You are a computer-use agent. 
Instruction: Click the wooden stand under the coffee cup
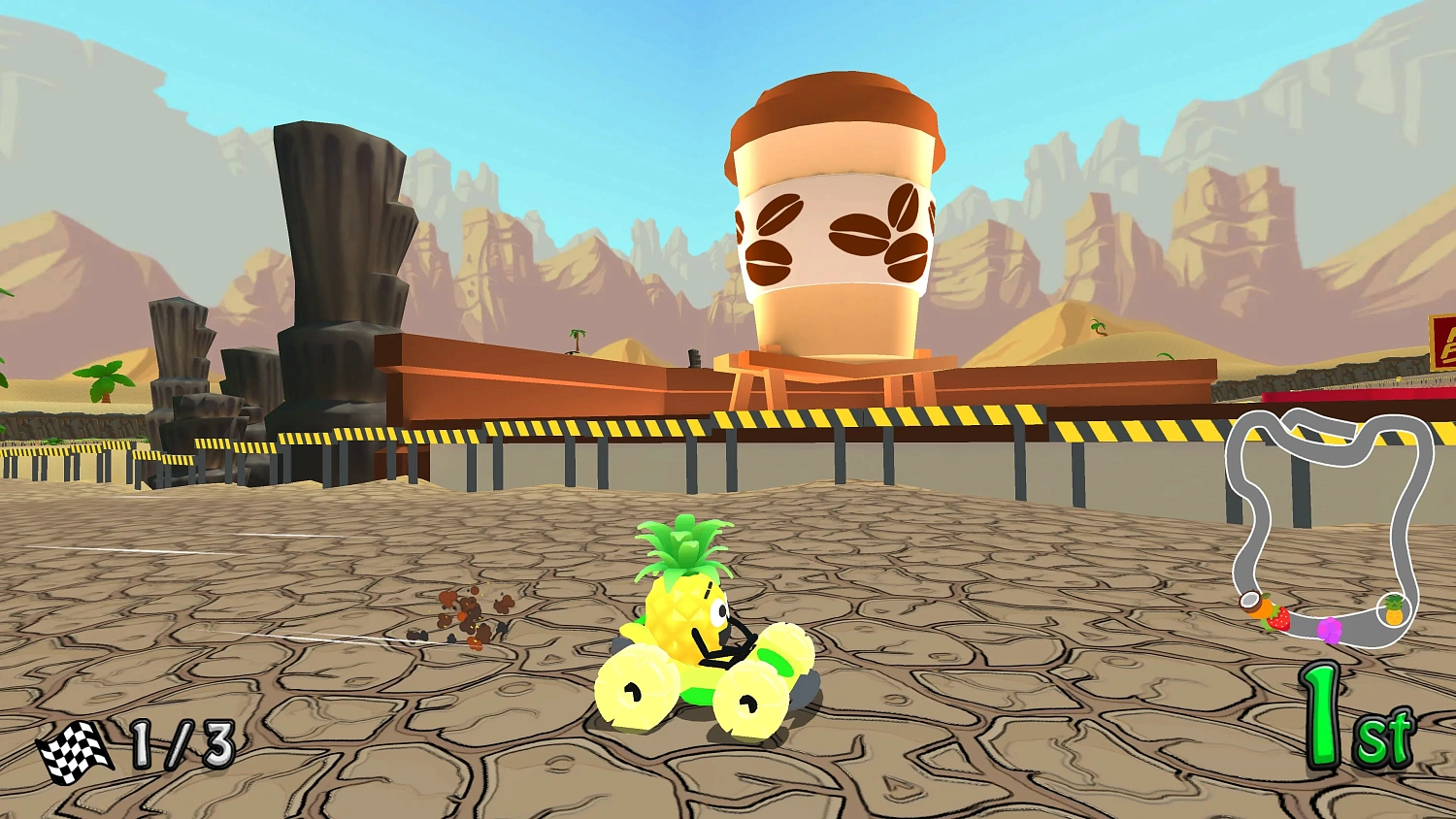835,374
